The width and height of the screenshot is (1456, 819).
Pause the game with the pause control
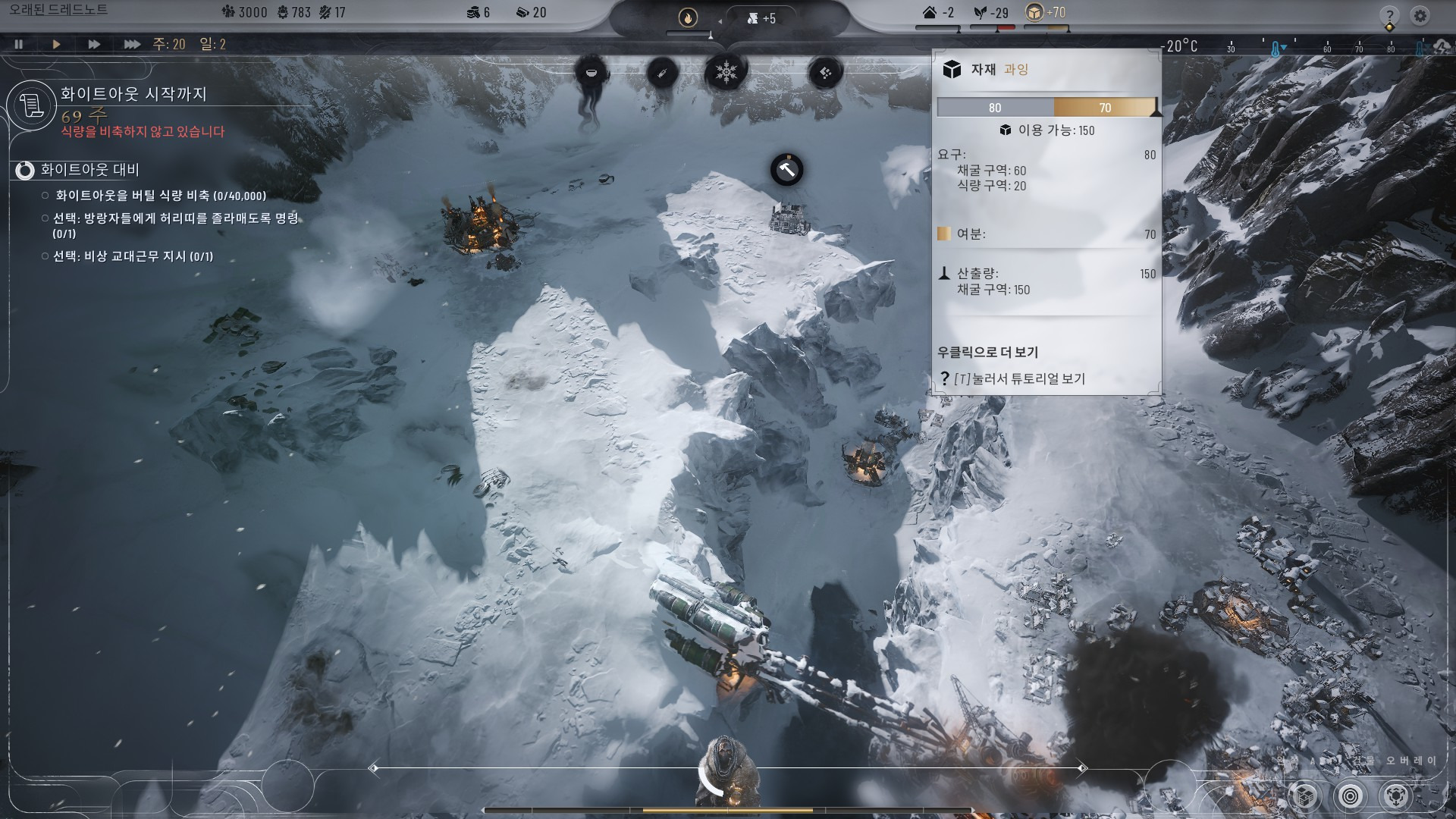coord(19,44)
